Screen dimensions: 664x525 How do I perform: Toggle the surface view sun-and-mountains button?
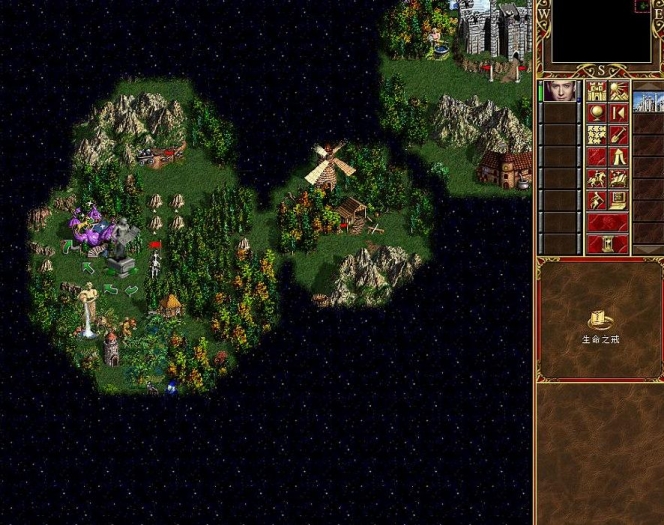[619, 91]
